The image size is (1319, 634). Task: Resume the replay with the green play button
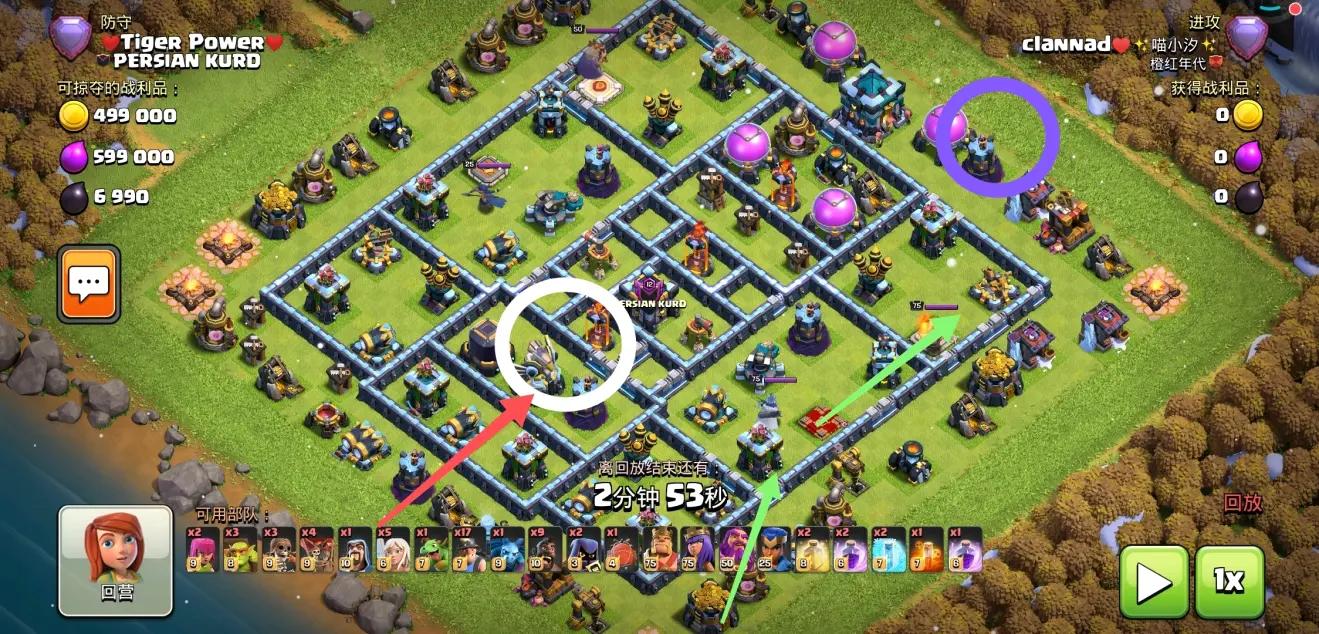(x=1153, y=581)
